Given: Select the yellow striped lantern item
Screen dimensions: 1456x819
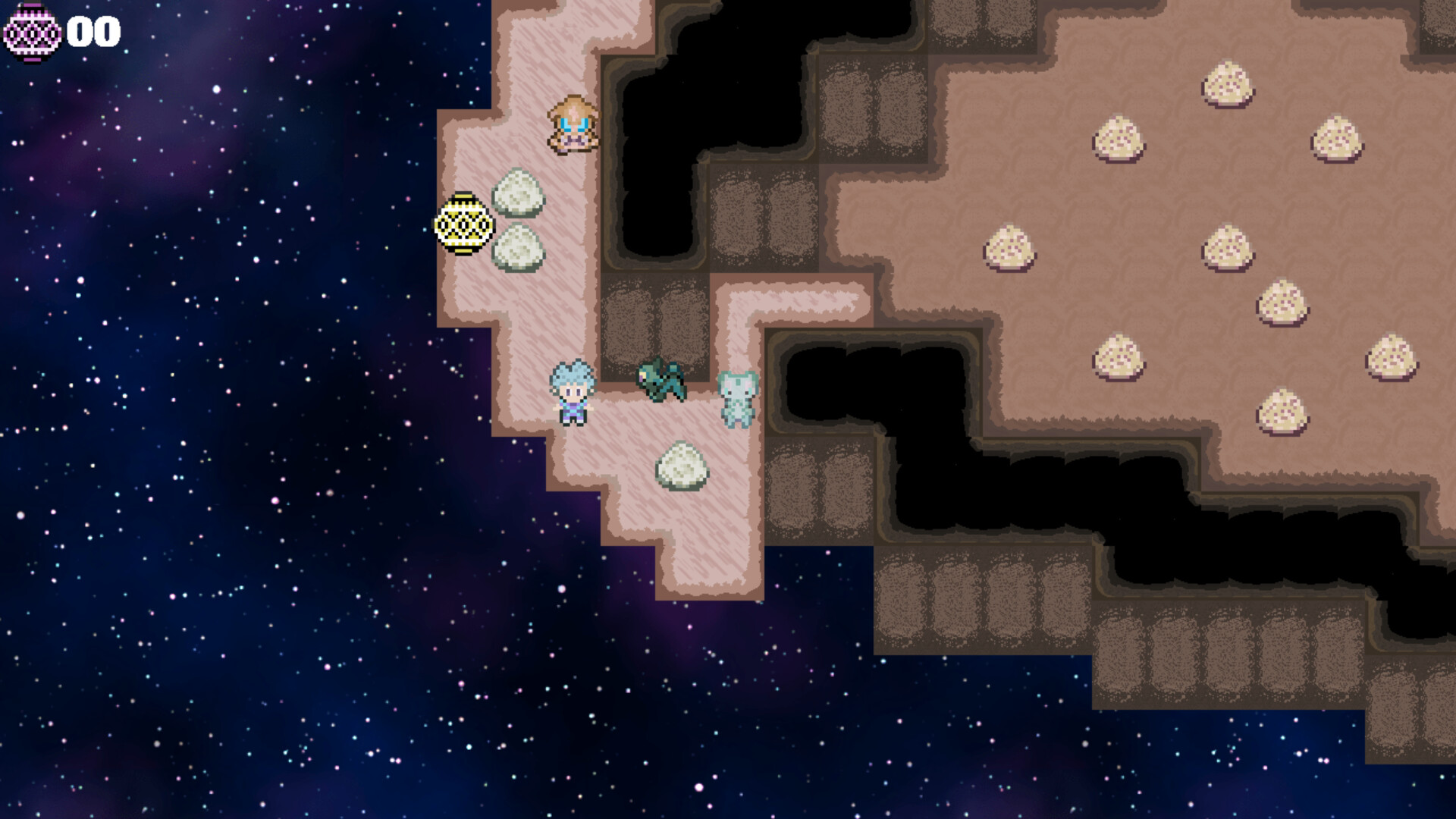Looking at the screenshot, I should [x=463, y=224].
